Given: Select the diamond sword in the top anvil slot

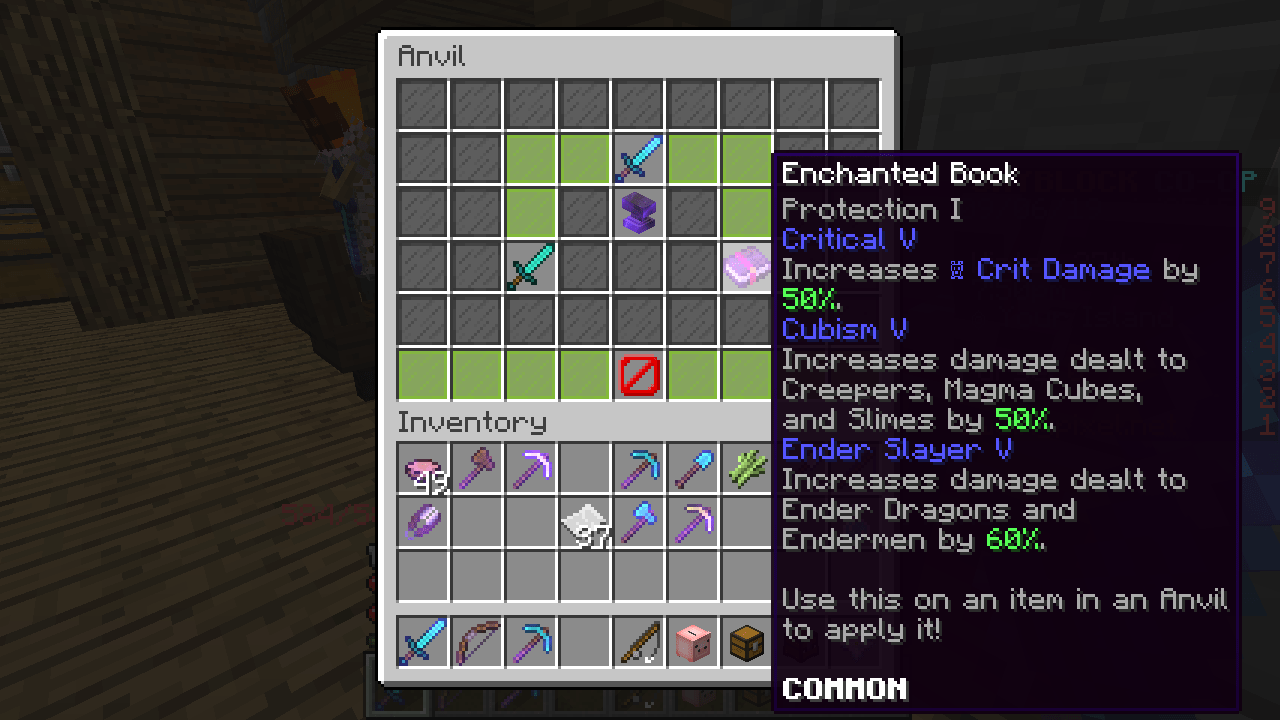Looking at the screenshot, I should click(639, 159).
